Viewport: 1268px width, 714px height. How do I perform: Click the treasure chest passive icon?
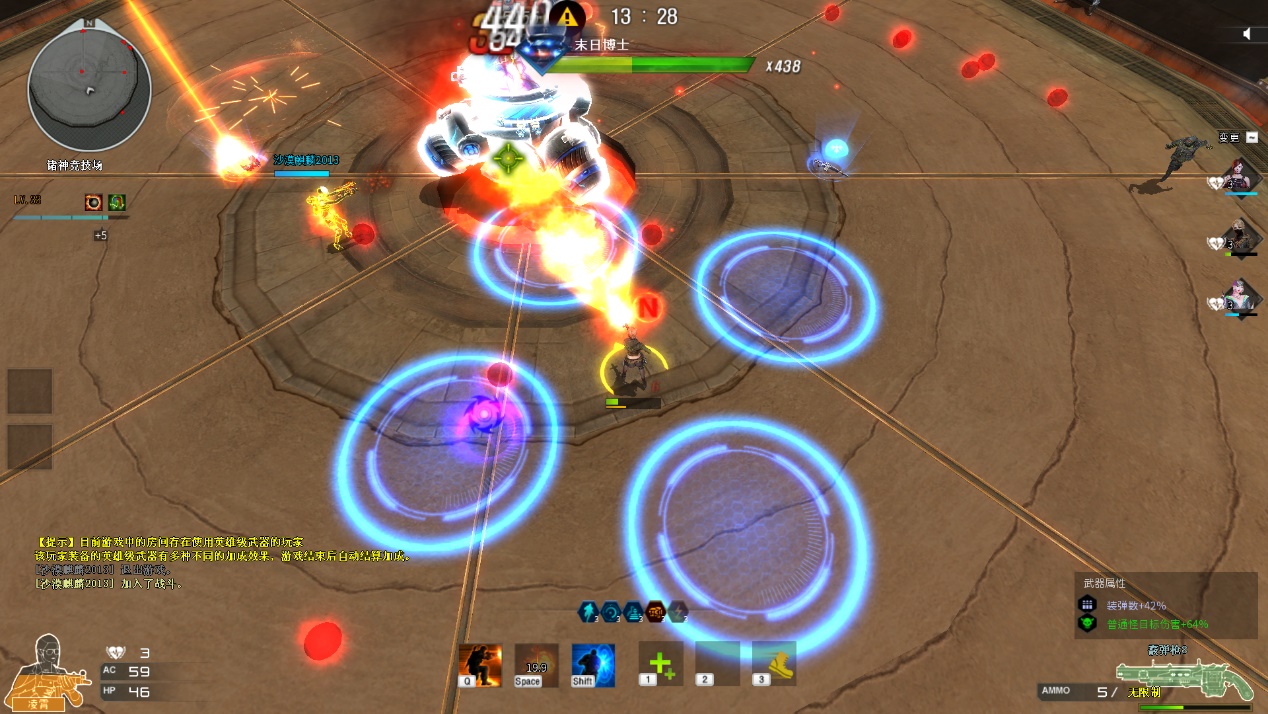coord(655,611)
